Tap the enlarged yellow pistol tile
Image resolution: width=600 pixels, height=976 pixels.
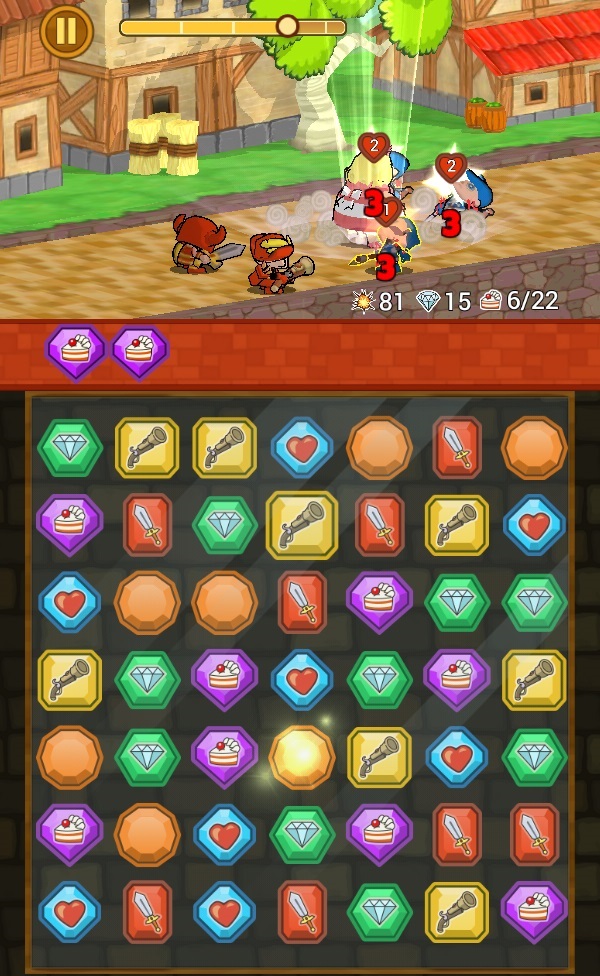(302, 524)
